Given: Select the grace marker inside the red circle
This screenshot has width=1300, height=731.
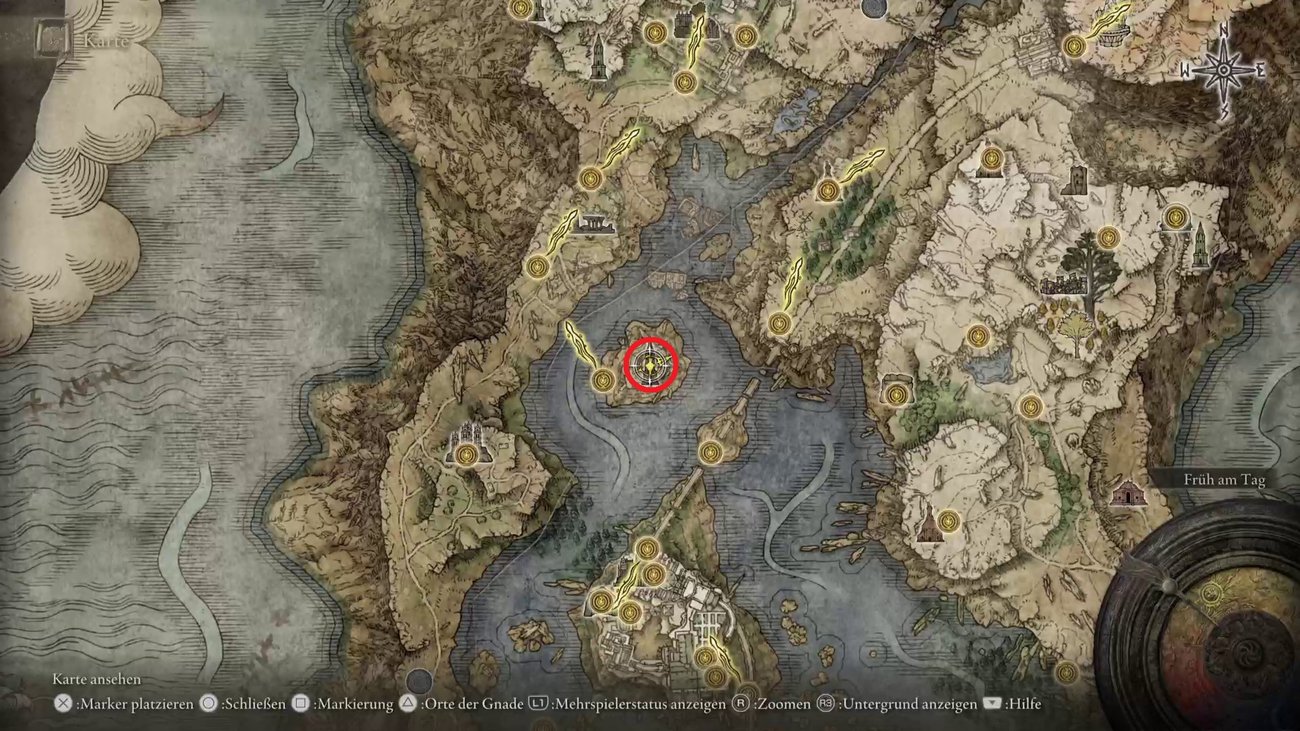Looking at the screenshot, I should [651, 367].
